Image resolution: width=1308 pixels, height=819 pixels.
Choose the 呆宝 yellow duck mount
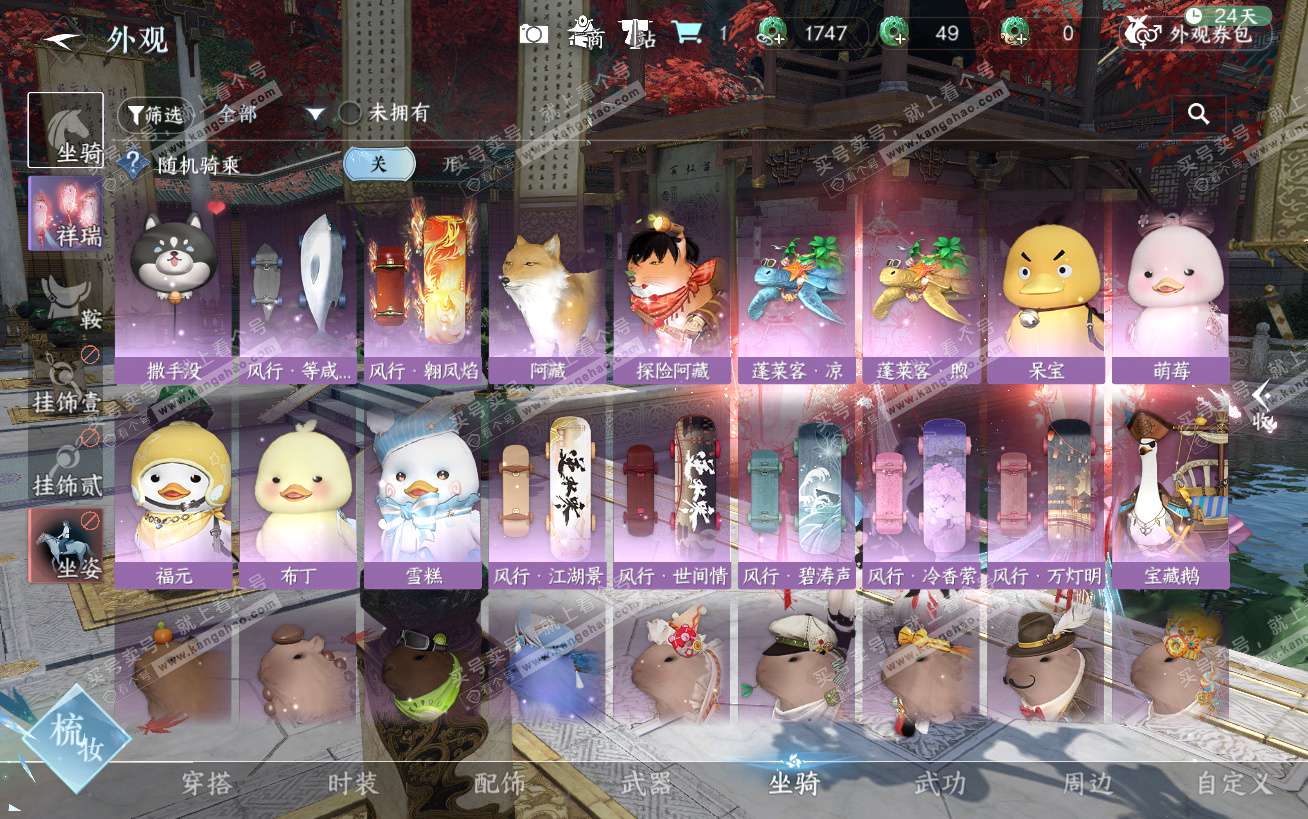pos(1045,292)
